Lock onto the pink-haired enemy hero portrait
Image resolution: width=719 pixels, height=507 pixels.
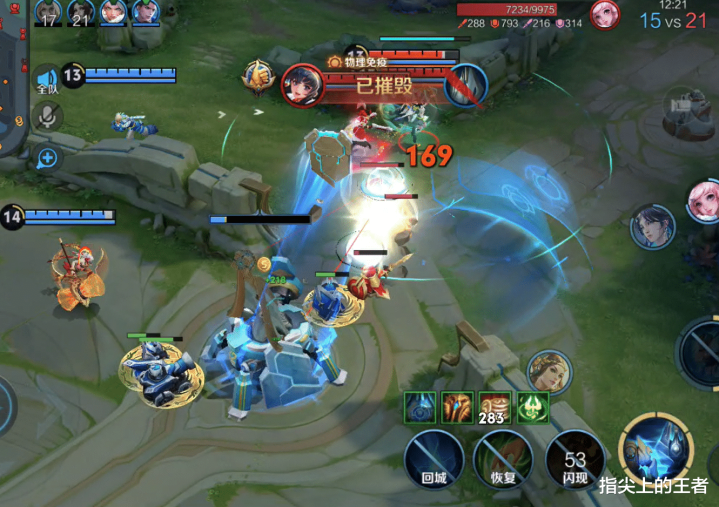(704, 199)
